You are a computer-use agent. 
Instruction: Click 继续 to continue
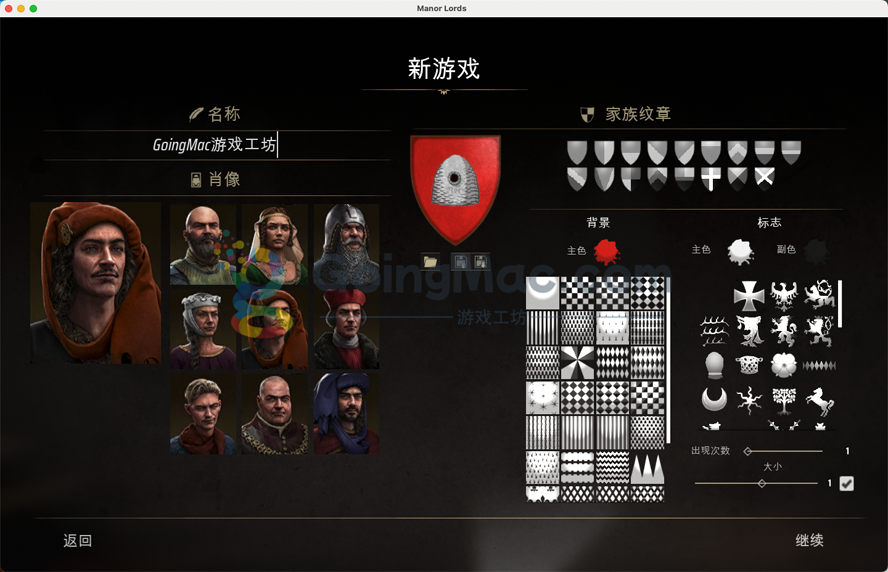pyautogui.click(x=809, y=540)
